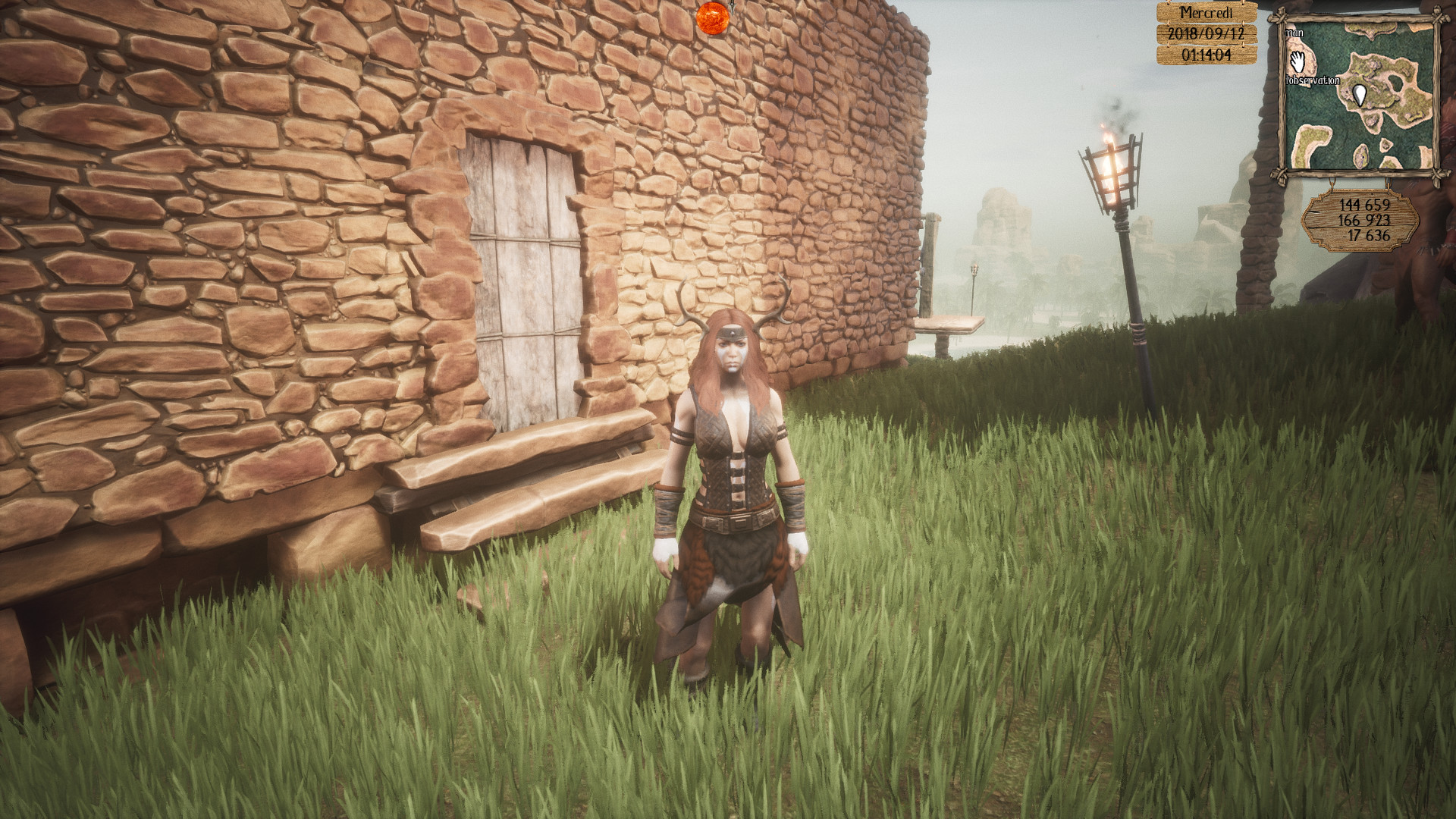Select the white player position pin on the minimap
Screen dimensions: 1456x819
1359,95
